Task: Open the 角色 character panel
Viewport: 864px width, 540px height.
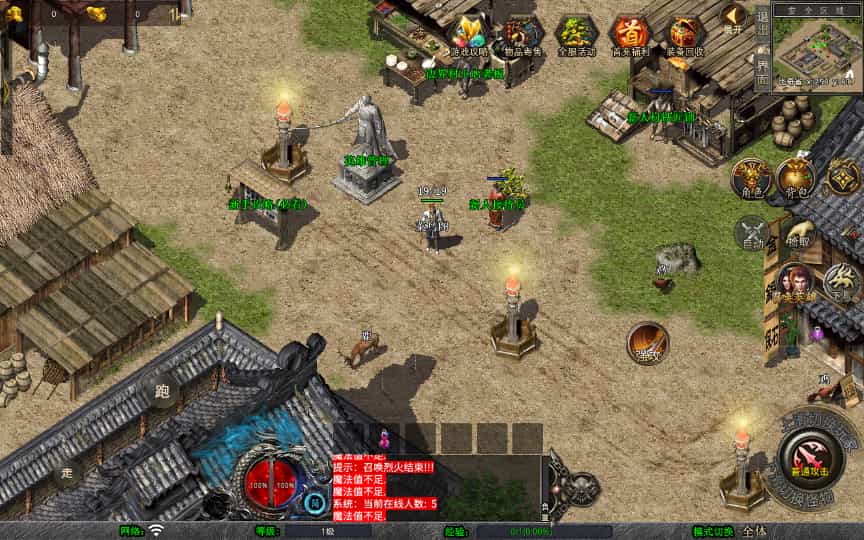Action: point(750,178)
